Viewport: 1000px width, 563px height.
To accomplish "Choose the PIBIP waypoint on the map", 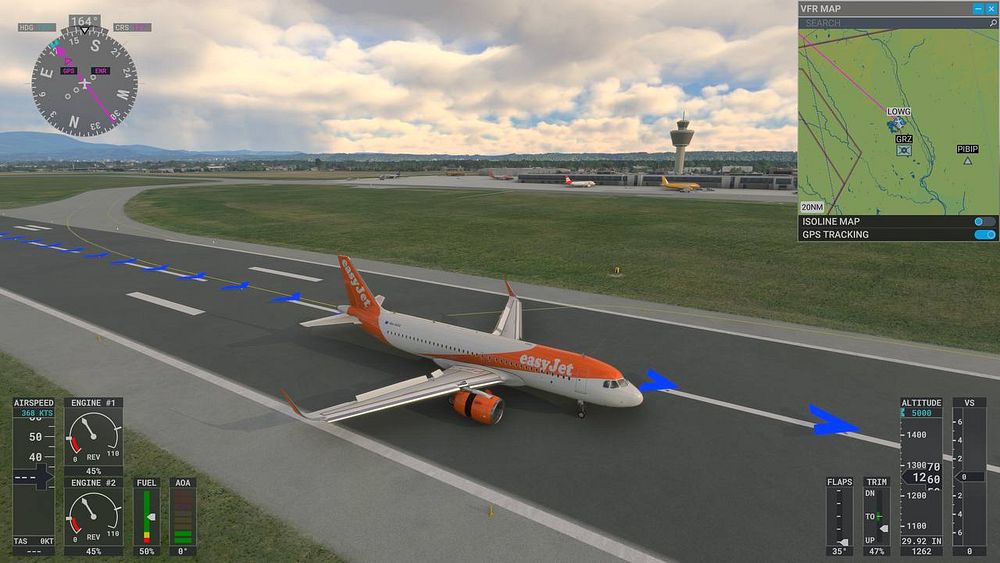I will point(968,160).
